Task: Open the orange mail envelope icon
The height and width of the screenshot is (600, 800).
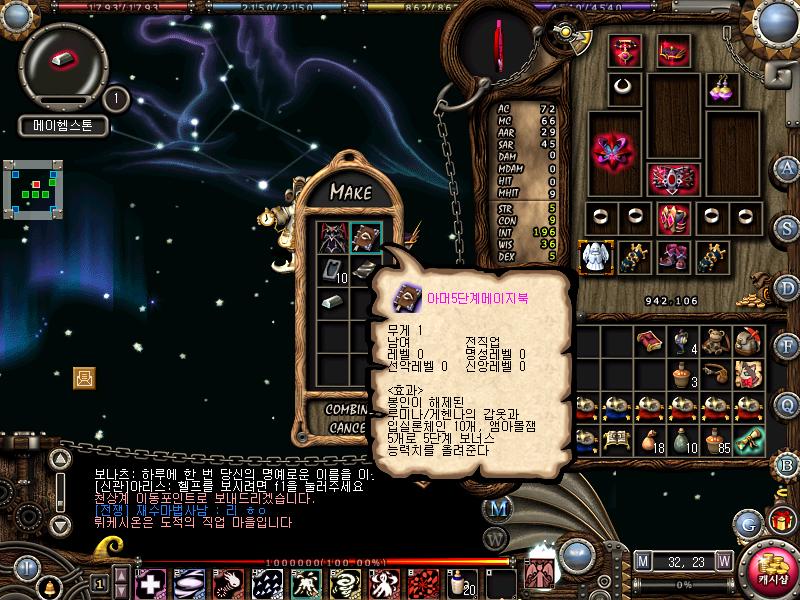Action: pos(84,377)
